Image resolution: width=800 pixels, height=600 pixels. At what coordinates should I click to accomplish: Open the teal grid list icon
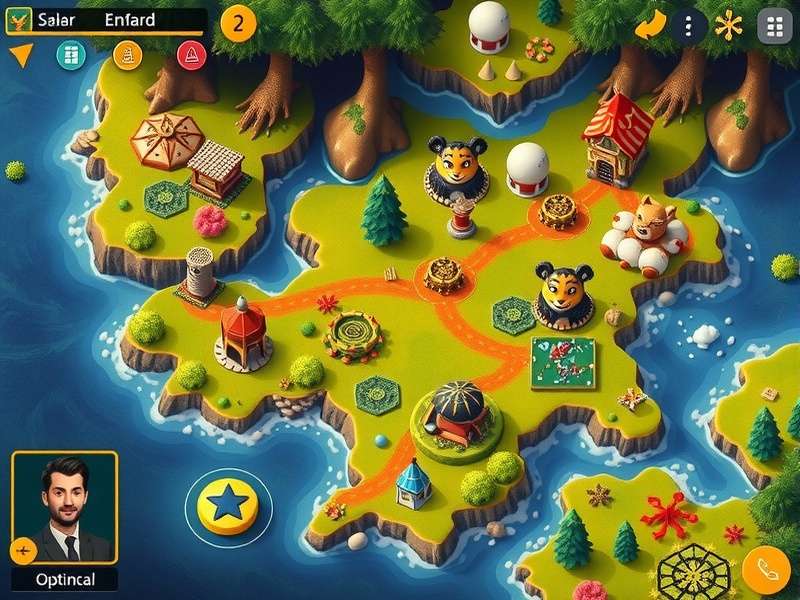click(x=70, y=55)
